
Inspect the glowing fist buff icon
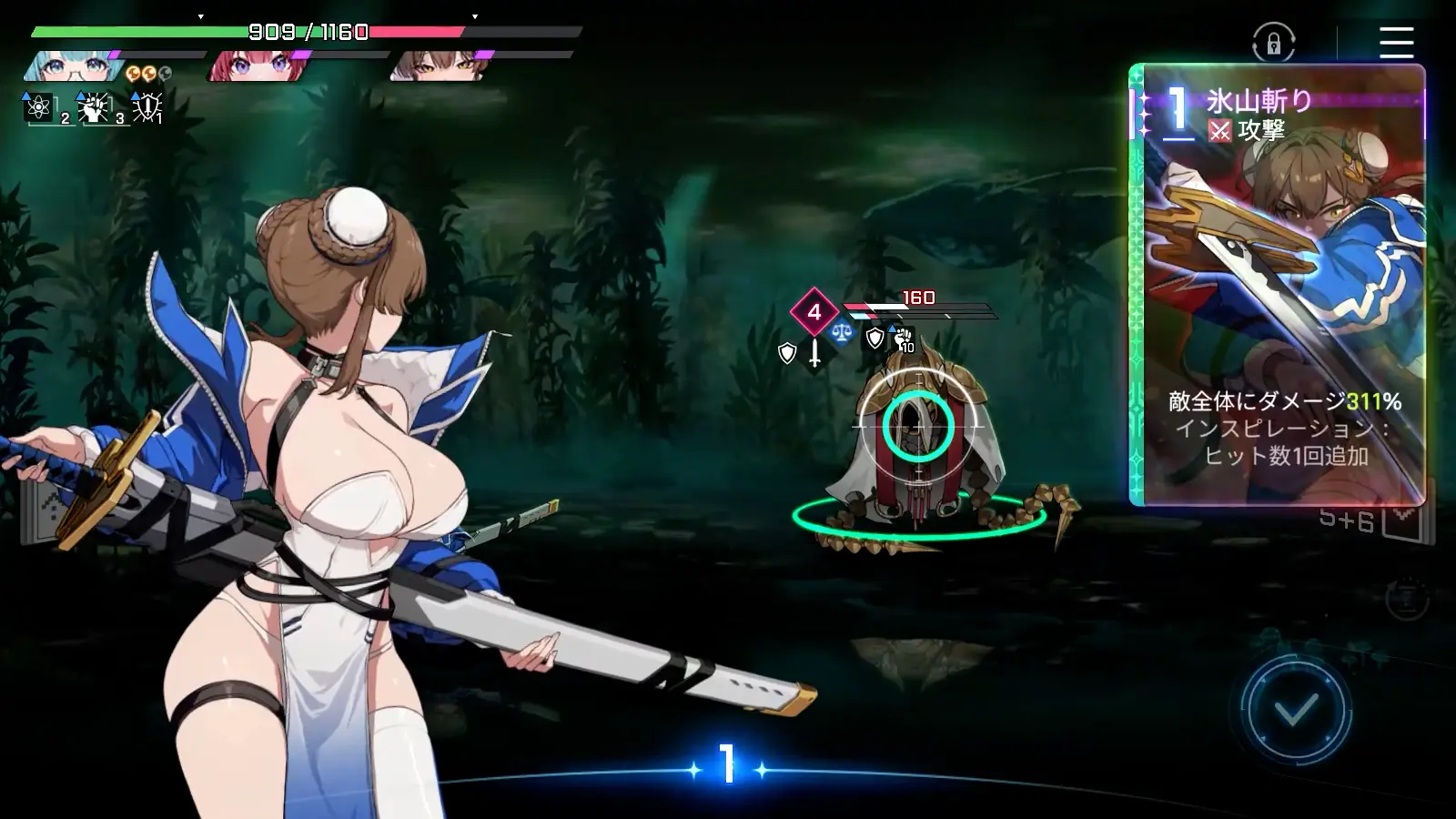tap(94, 107)
